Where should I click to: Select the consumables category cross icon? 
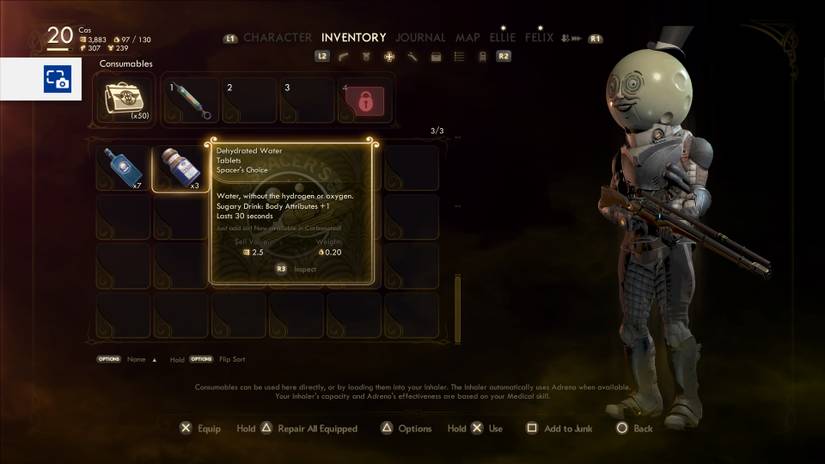pyautogui.click(x=389, y=57)
